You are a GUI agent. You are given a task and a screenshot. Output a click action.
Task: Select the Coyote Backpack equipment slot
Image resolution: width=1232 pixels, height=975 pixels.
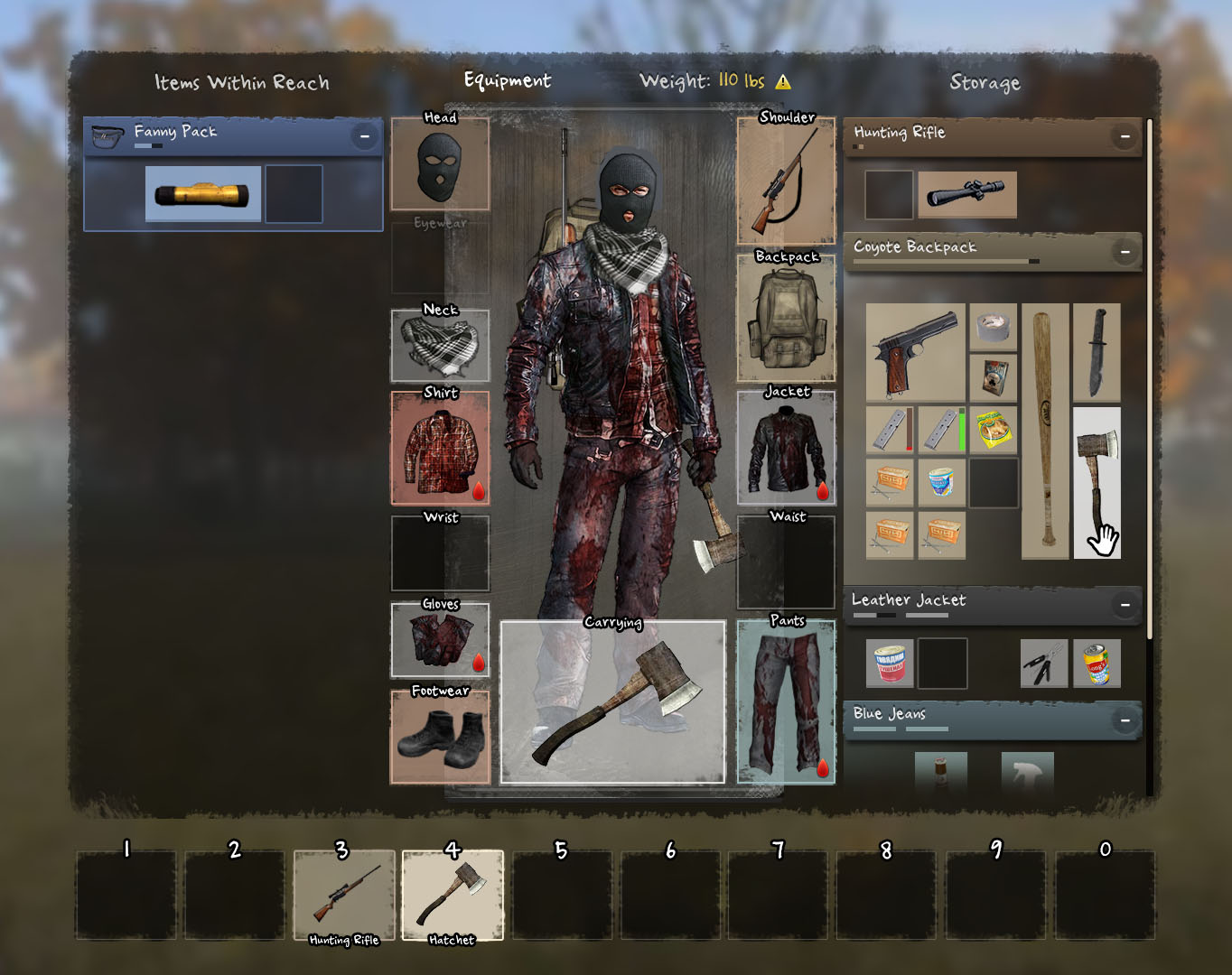point(786,319)
